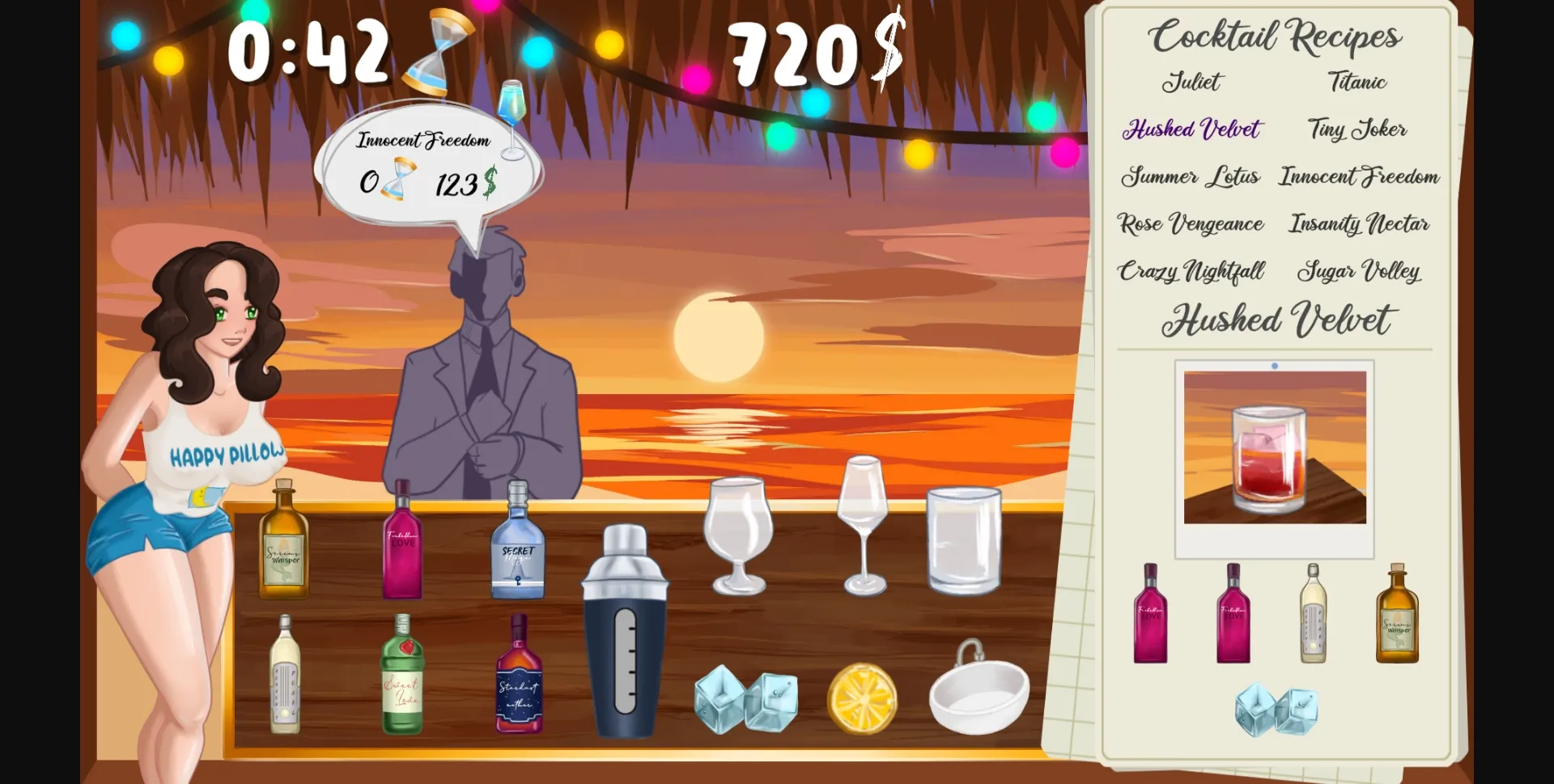Viewport: 1554px width, 784px height.
Task: Switch to the Crazy Nightfall recipe
Action: click(x=1190, y=273)
